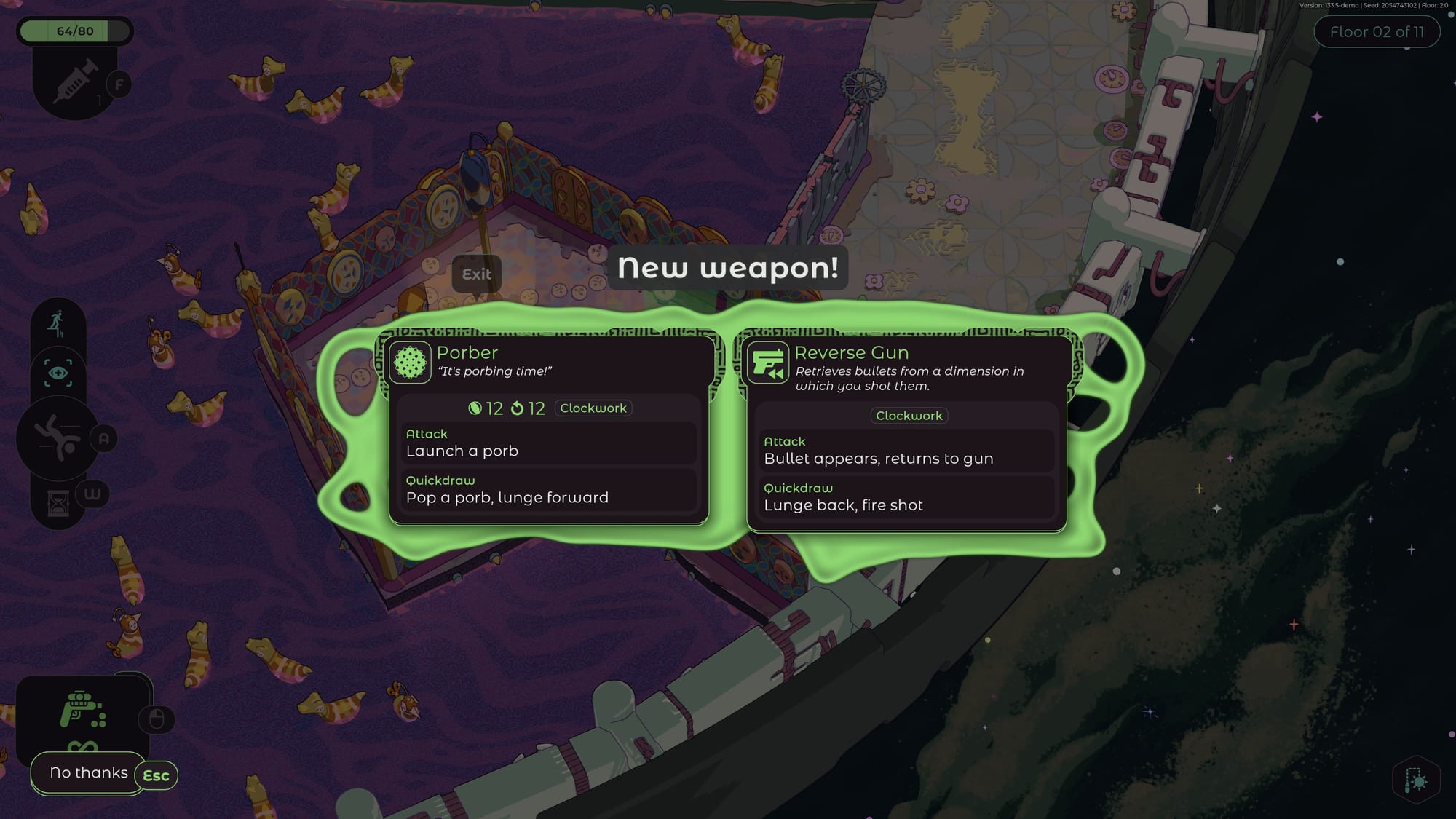This screenshot has height=819, width=1456.
Task: Click the syringe heal item icon
Action: click(74, 82)
